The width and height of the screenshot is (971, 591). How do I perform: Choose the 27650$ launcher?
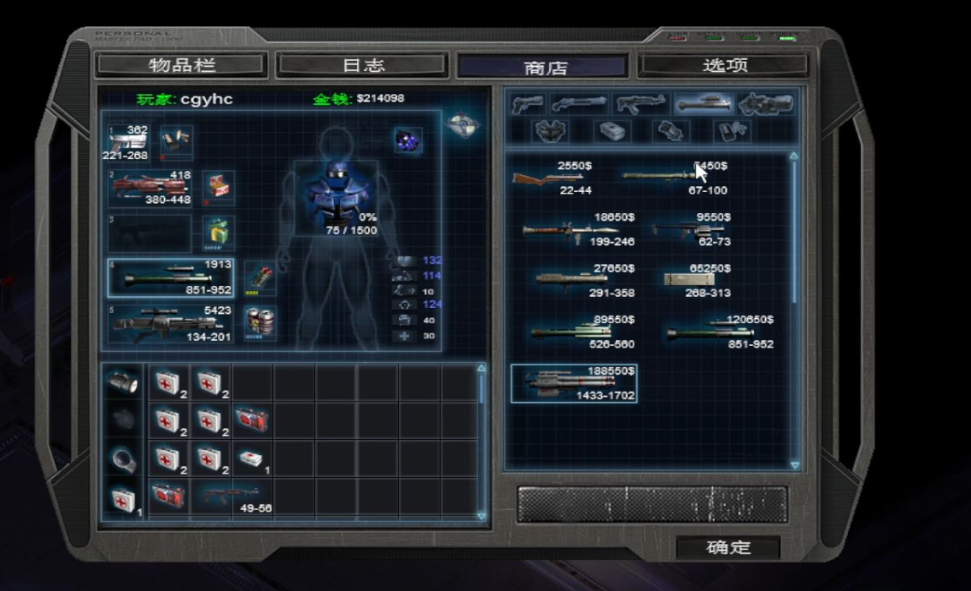click(x=572, y=280)
